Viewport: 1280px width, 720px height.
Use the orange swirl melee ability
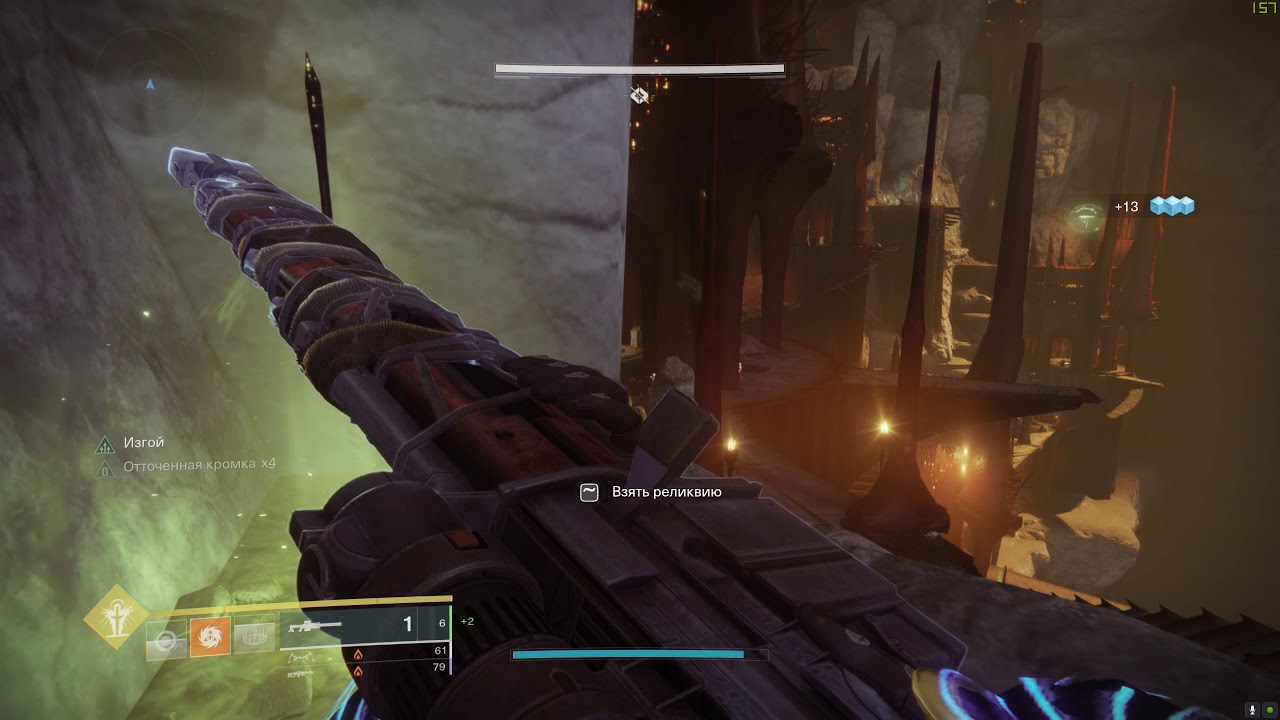coord(210,637)
